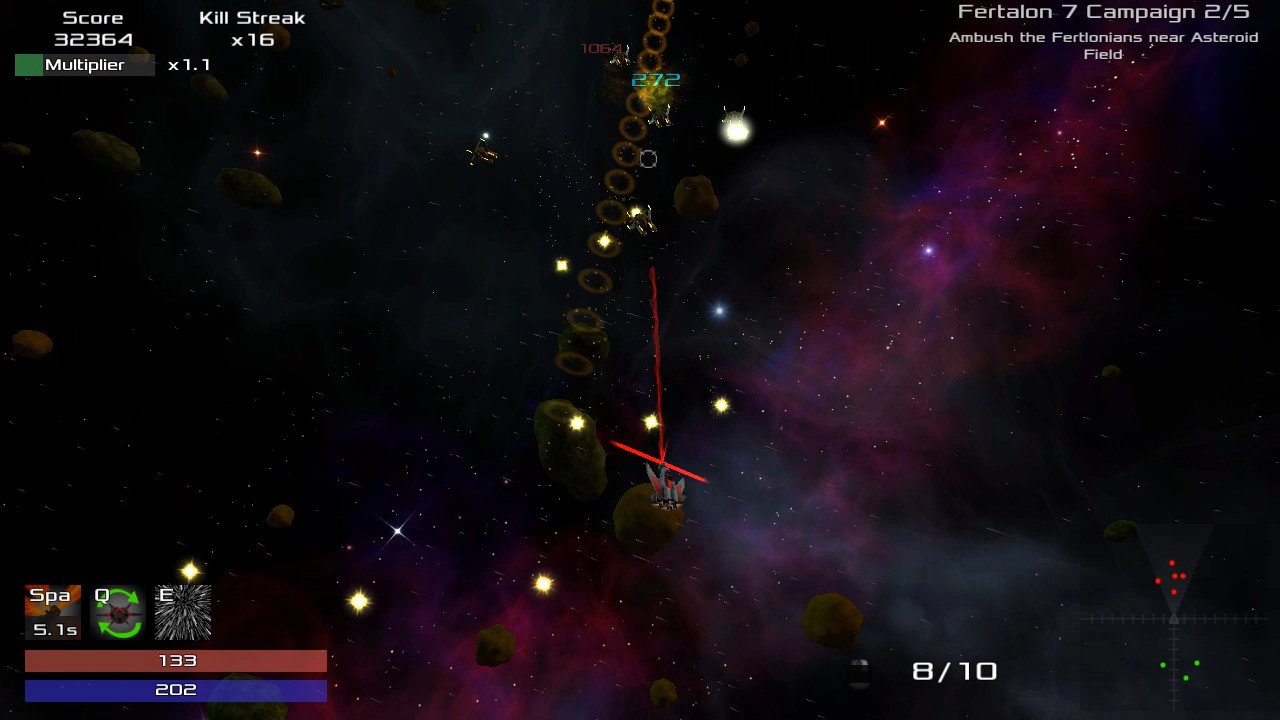Image resolution: width=1280 pixels, height=720 pixels.
Task: Activate the Q drone recall ability icon
Action: coord(119,610)
